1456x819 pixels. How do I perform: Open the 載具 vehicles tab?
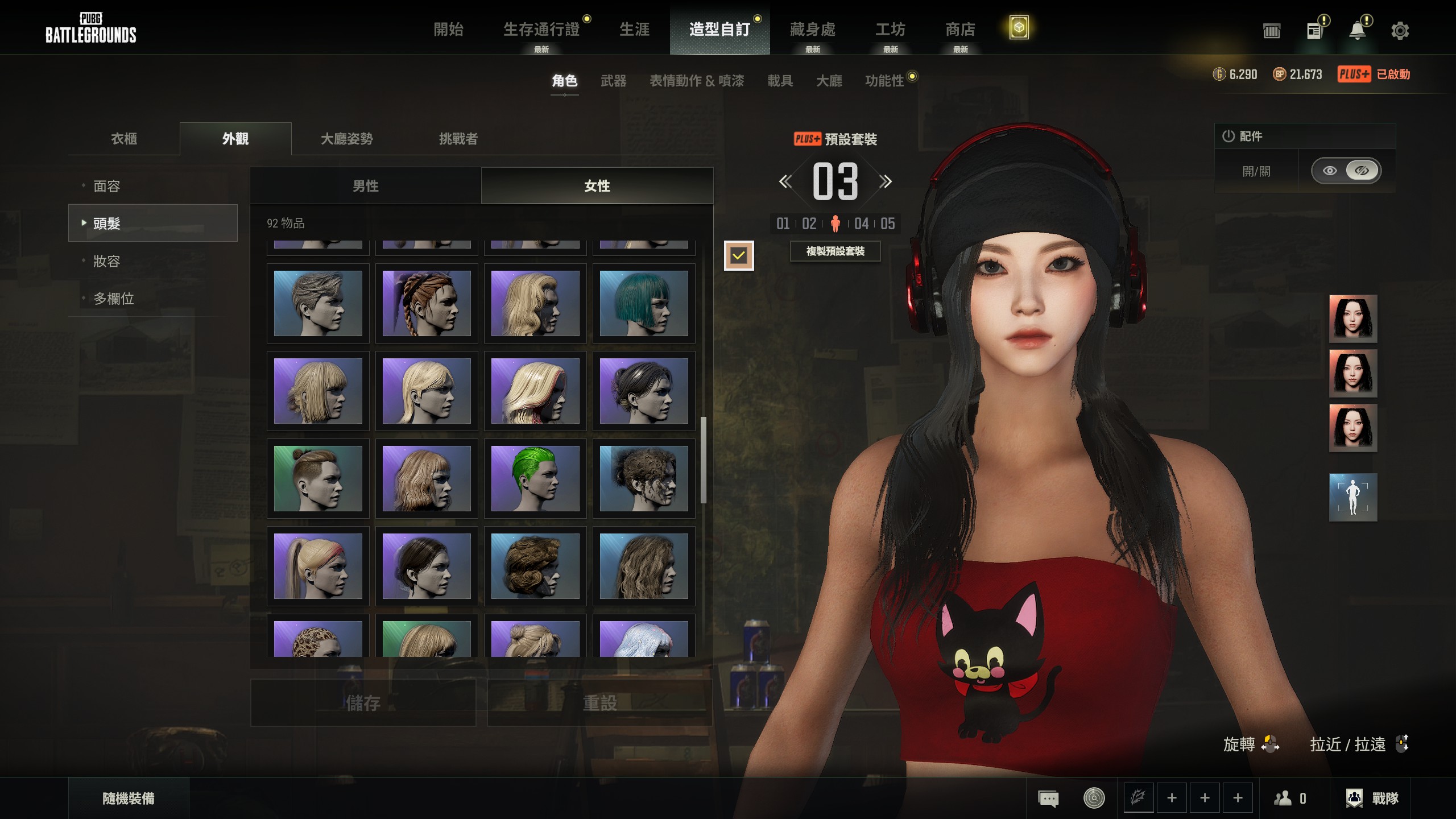click(x=780, y=81)
